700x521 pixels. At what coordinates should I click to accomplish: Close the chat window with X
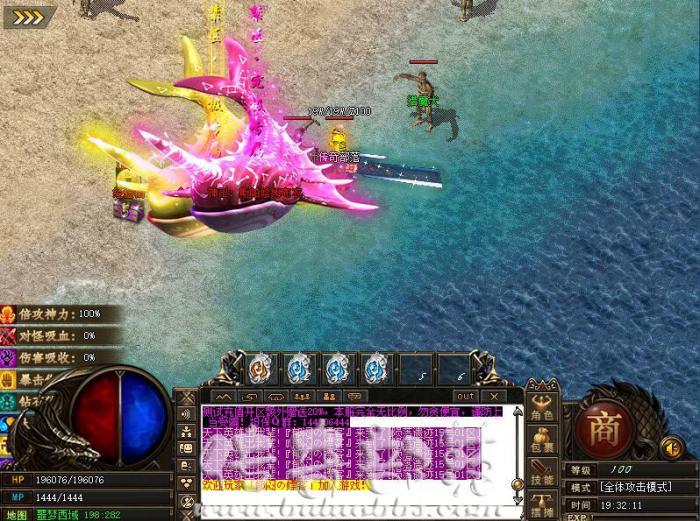495,396
